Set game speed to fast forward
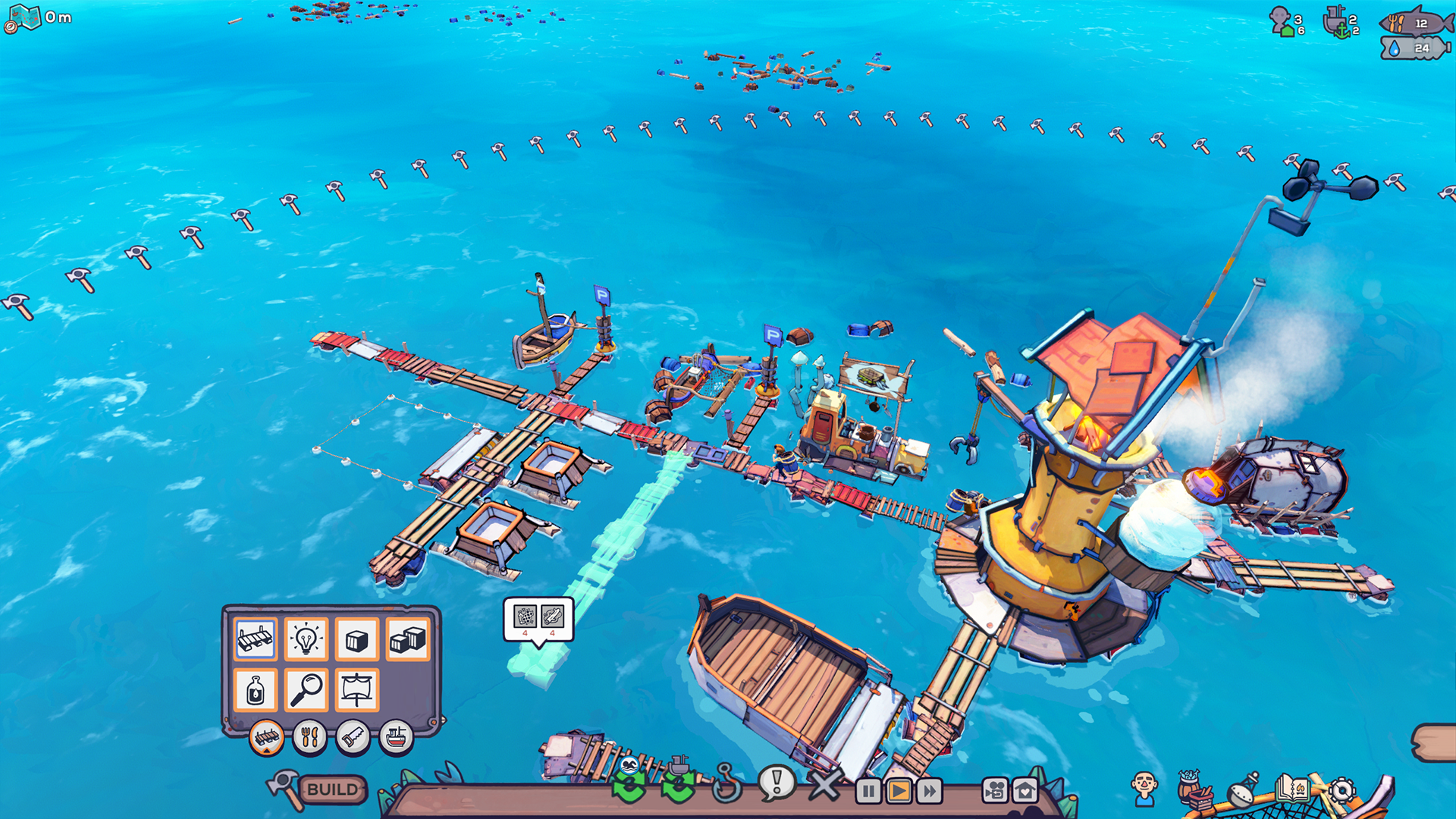 (929, 792)
